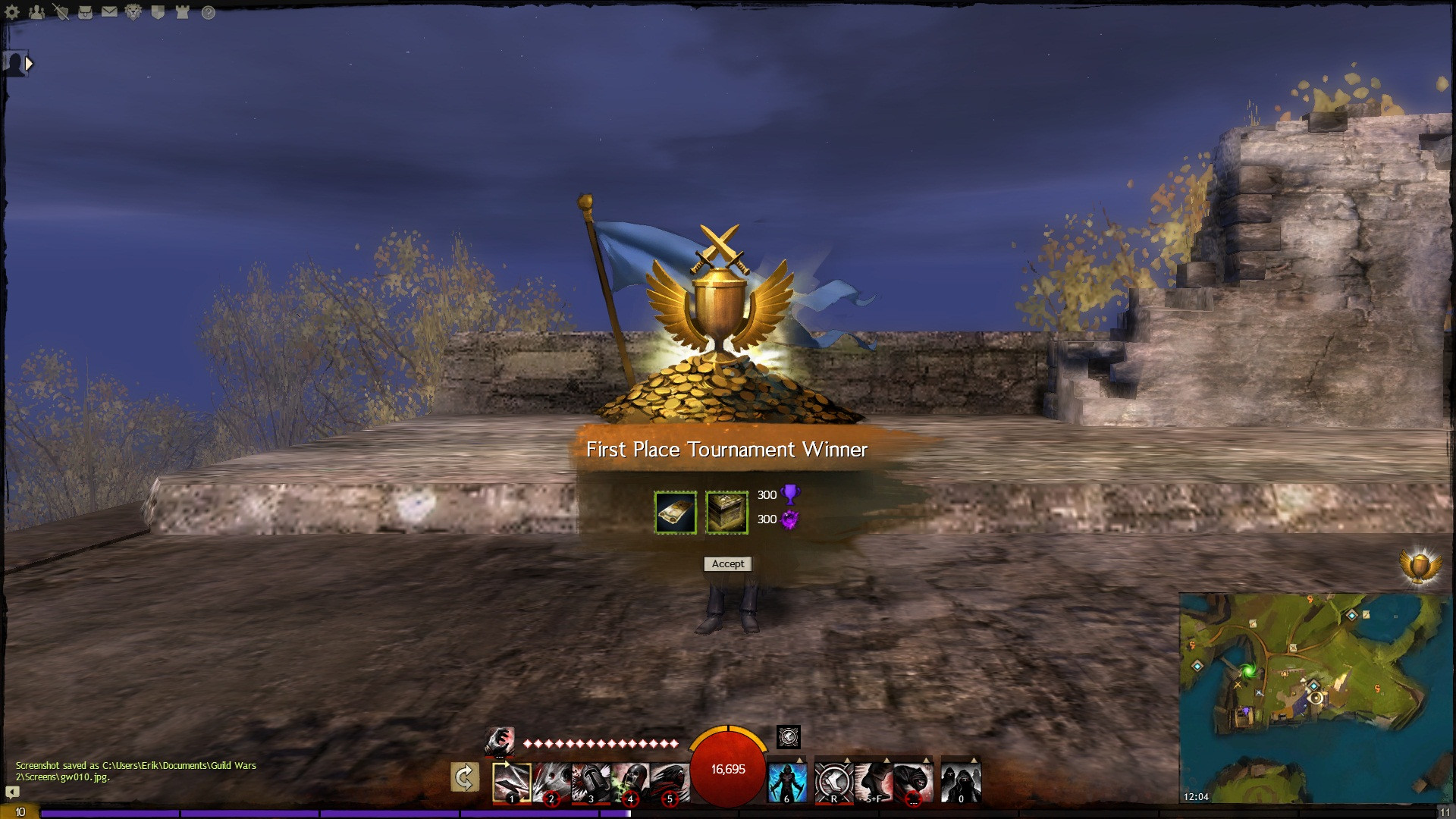This screenshot has height=819, width=1456.
Task: Open the contacts and party panel
Action: (x=36, y=12)
